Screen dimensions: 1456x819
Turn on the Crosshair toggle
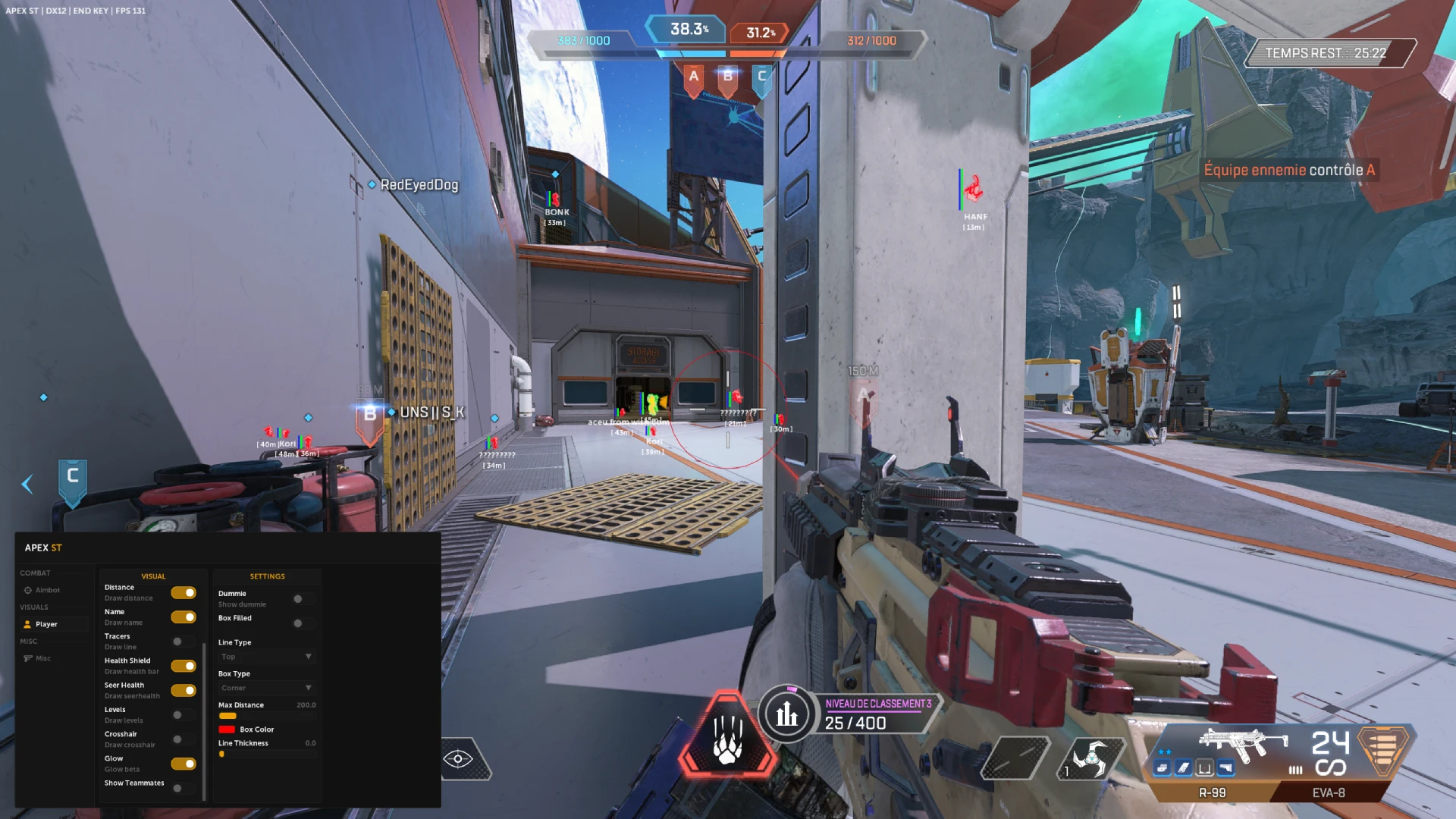tap(182, 739)
